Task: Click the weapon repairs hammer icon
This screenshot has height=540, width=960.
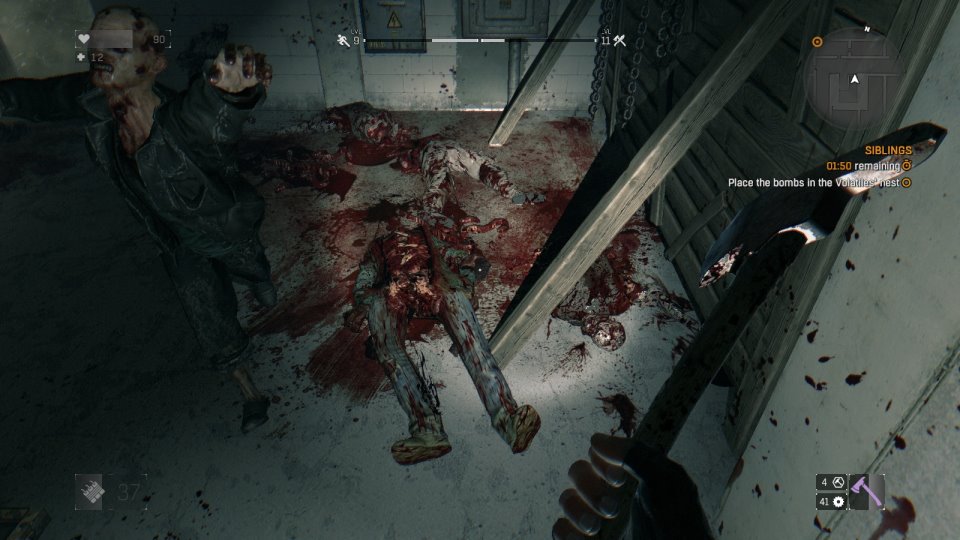Action: (837, 482)
